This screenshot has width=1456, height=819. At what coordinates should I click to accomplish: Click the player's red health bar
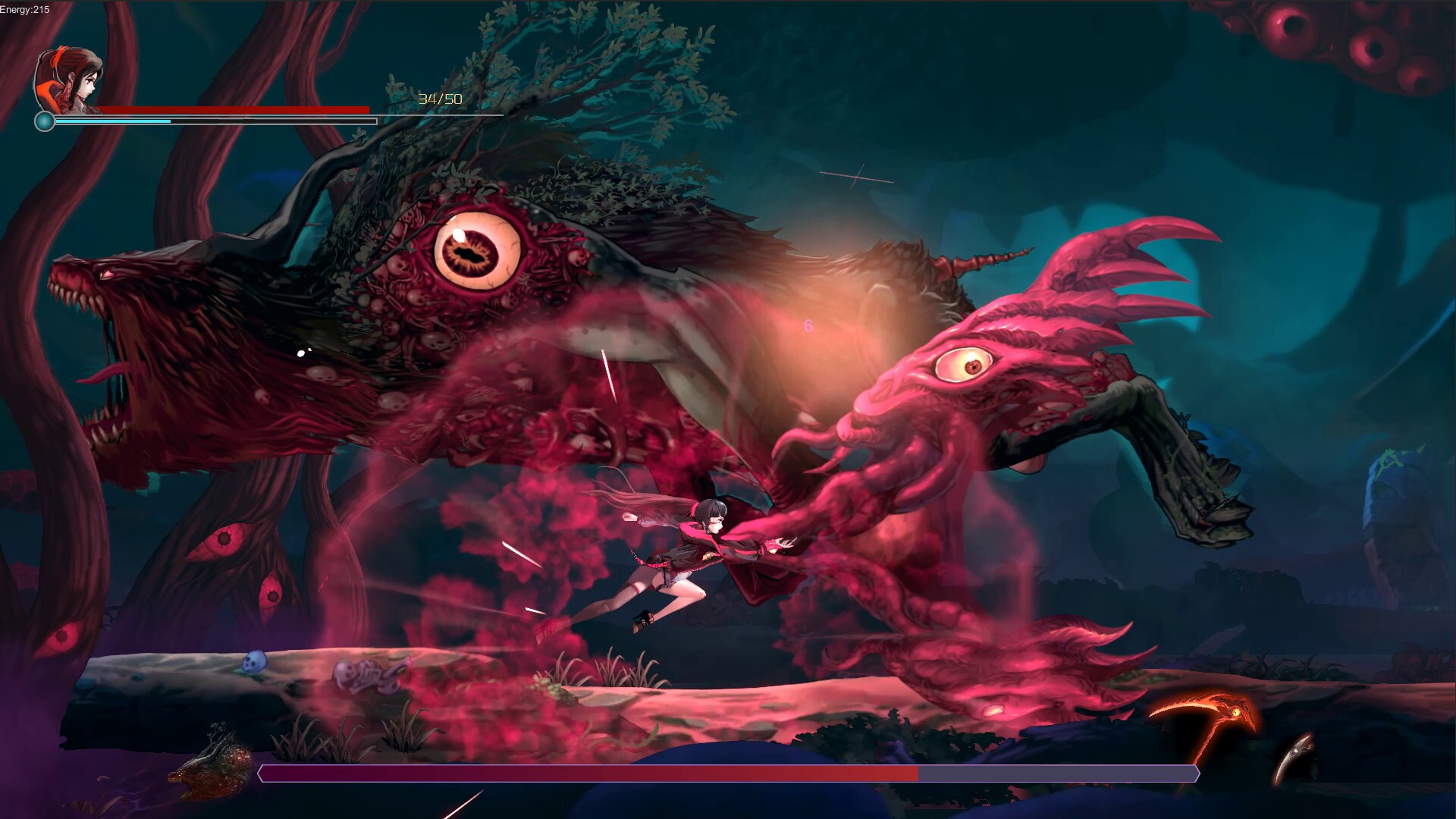[x=235, y=109]
